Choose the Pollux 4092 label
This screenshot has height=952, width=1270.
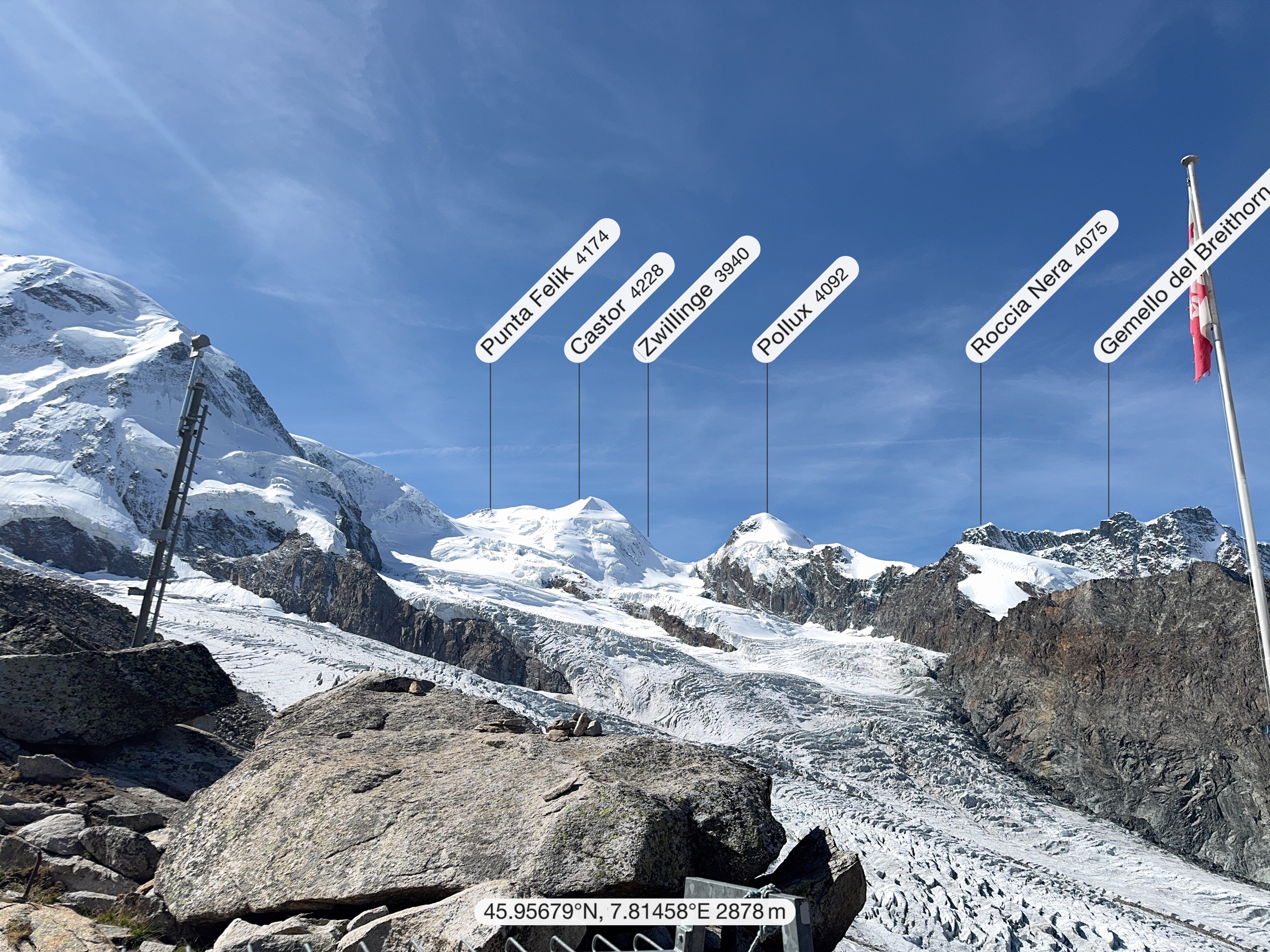(x=805, y=309)
